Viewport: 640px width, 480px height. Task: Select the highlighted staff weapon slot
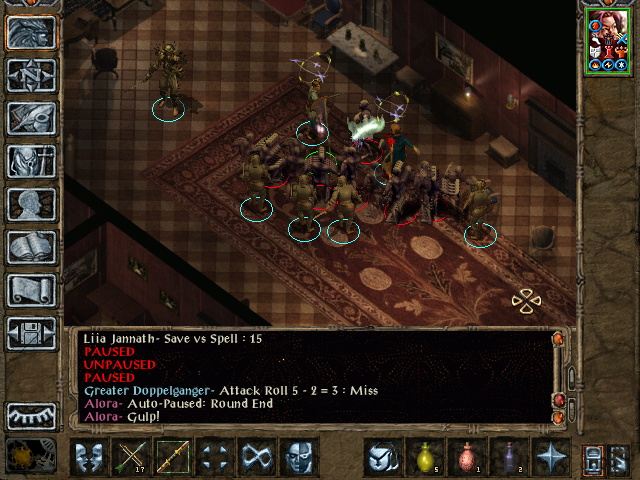pyautogui.click(x=173, y=458)
